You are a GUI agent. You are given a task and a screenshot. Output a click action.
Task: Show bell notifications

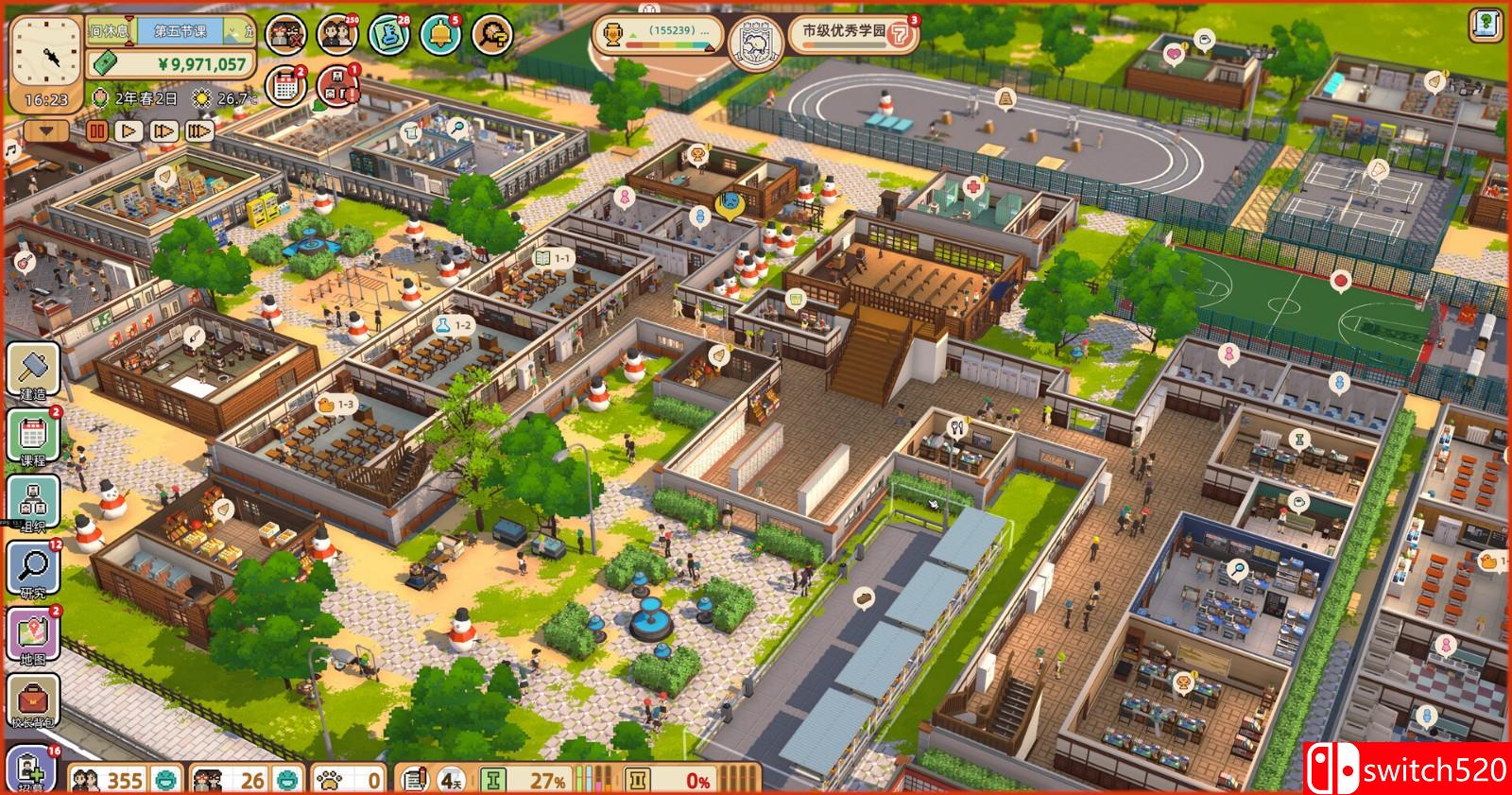[439, 36]
